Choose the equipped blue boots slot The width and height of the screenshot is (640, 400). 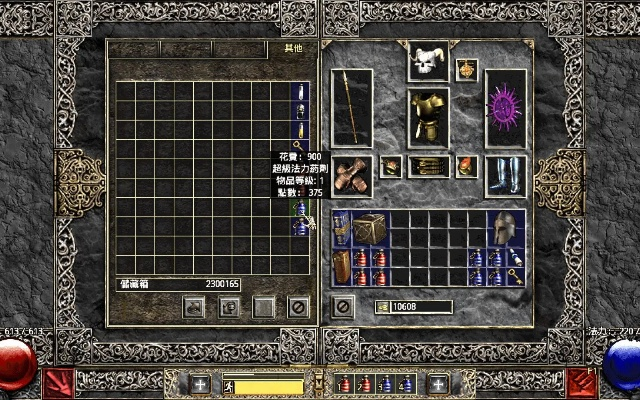(505, 175)
